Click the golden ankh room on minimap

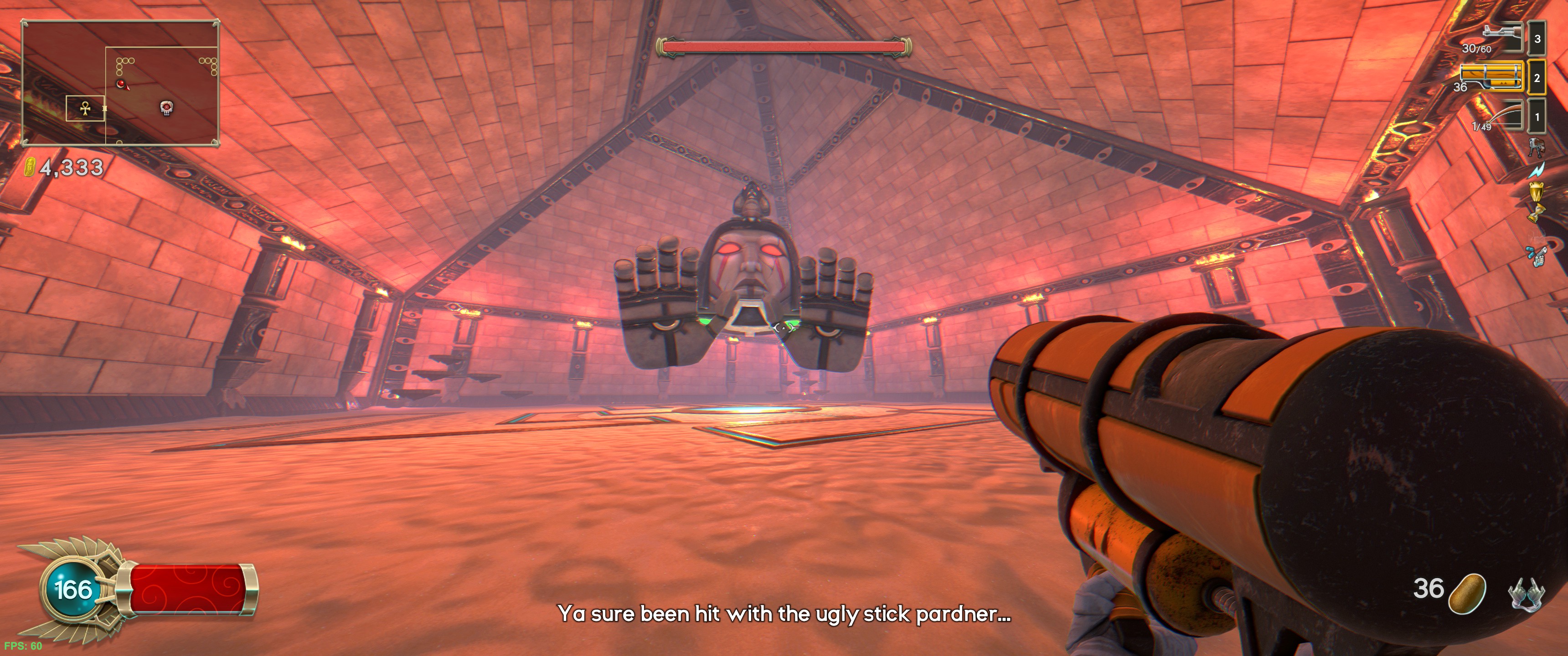(x=85, y=108)
